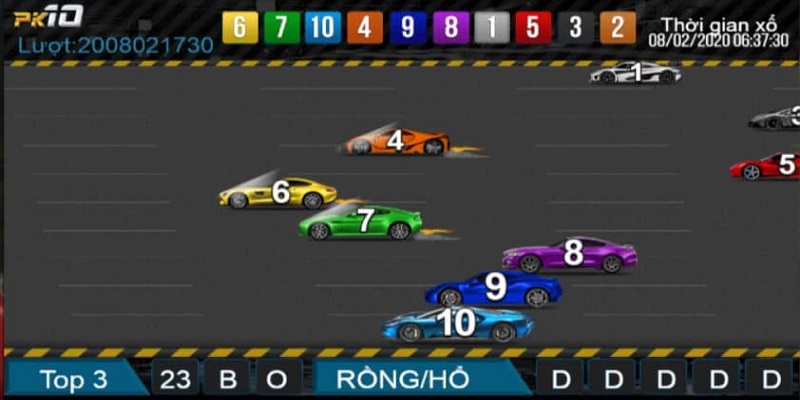This screenshot has width=800, height=400.
Task: Select the O result box
Action: pyautogui.click(x=277, y=380)
